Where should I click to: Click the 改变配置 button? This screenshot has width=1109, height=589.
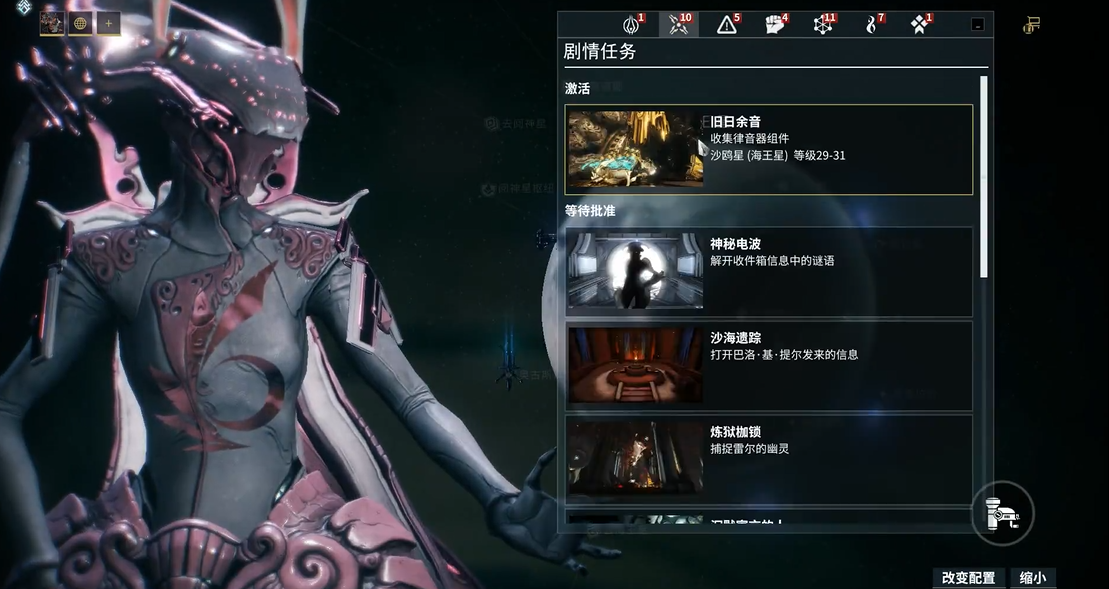tap(968, 578)
